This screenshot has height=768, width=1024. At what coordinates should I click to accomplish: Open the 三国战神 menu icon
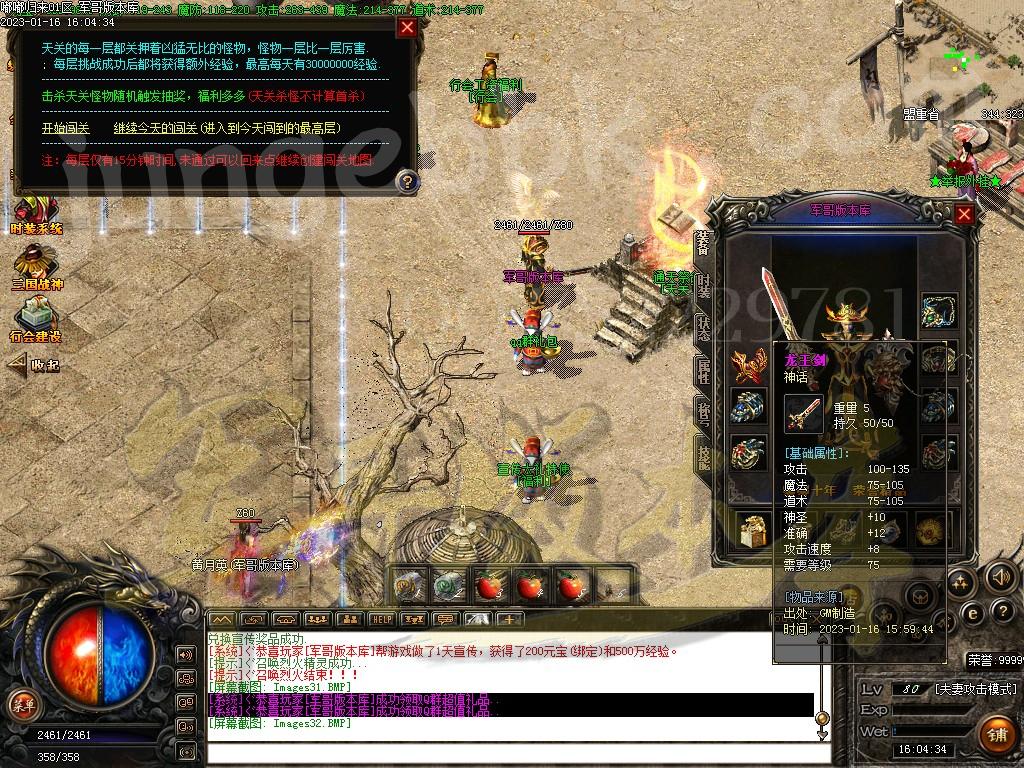click(x=37, y=267)
